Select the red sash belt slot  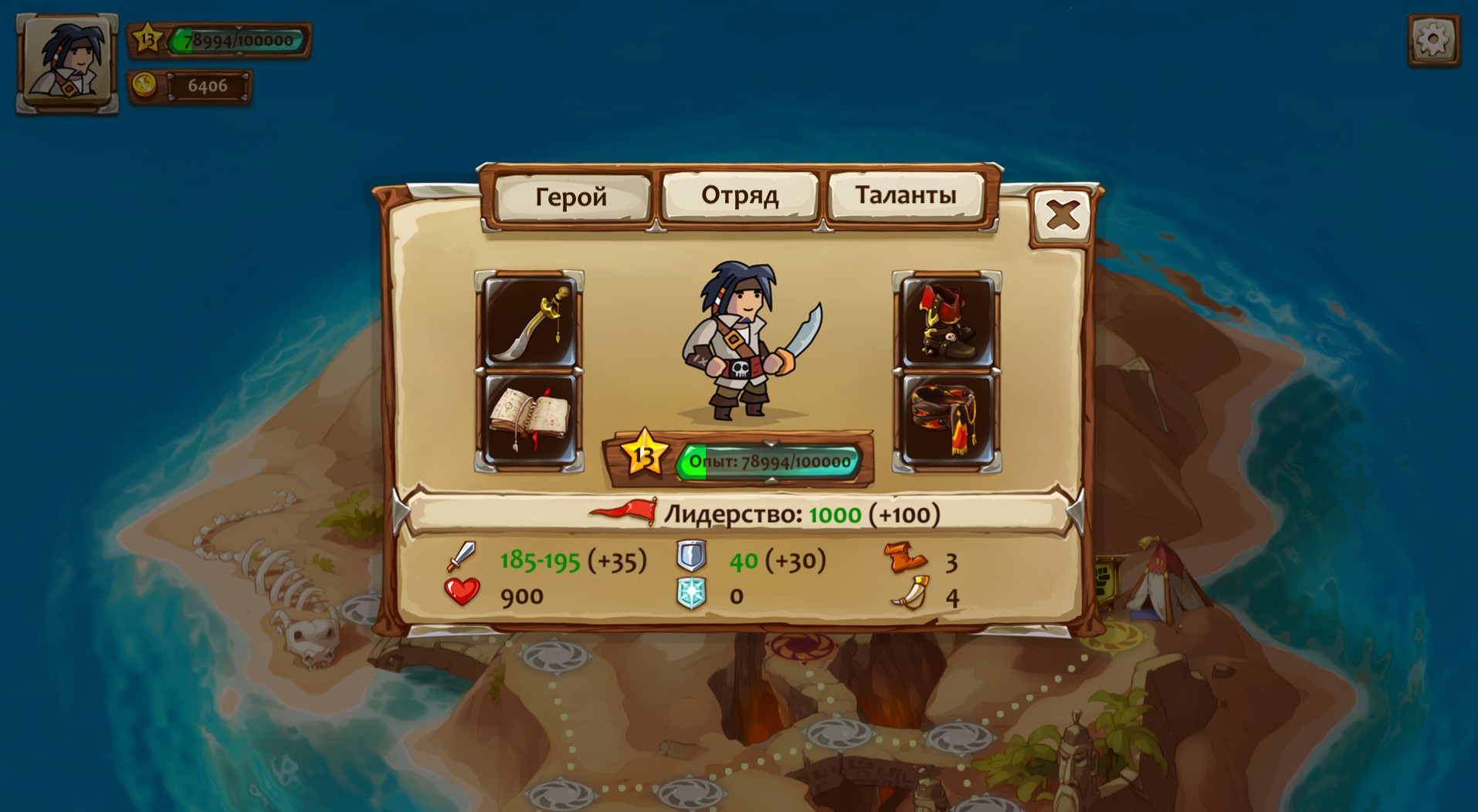(x=947, y=421)
